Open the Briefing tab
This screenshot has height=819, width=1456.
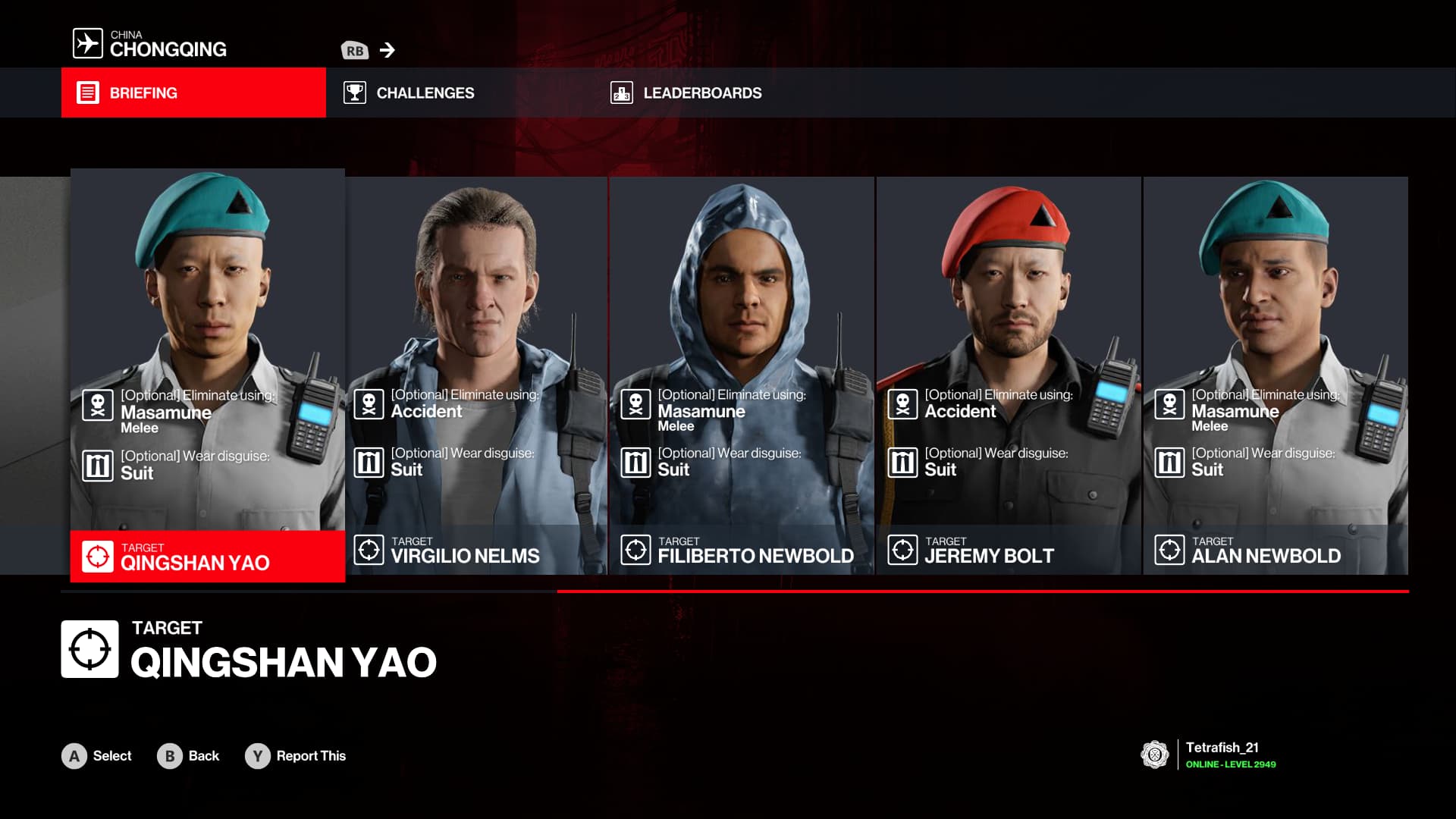click(x=193, y=93)
